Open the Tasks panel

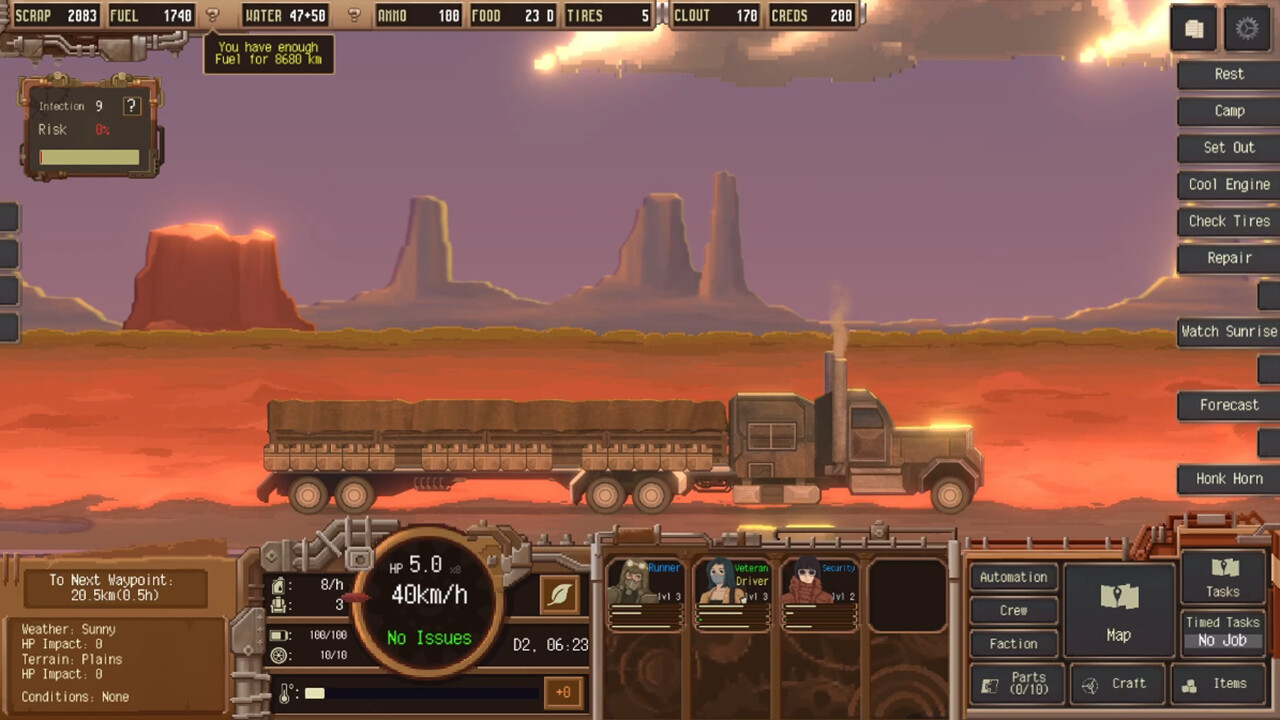1222,578
